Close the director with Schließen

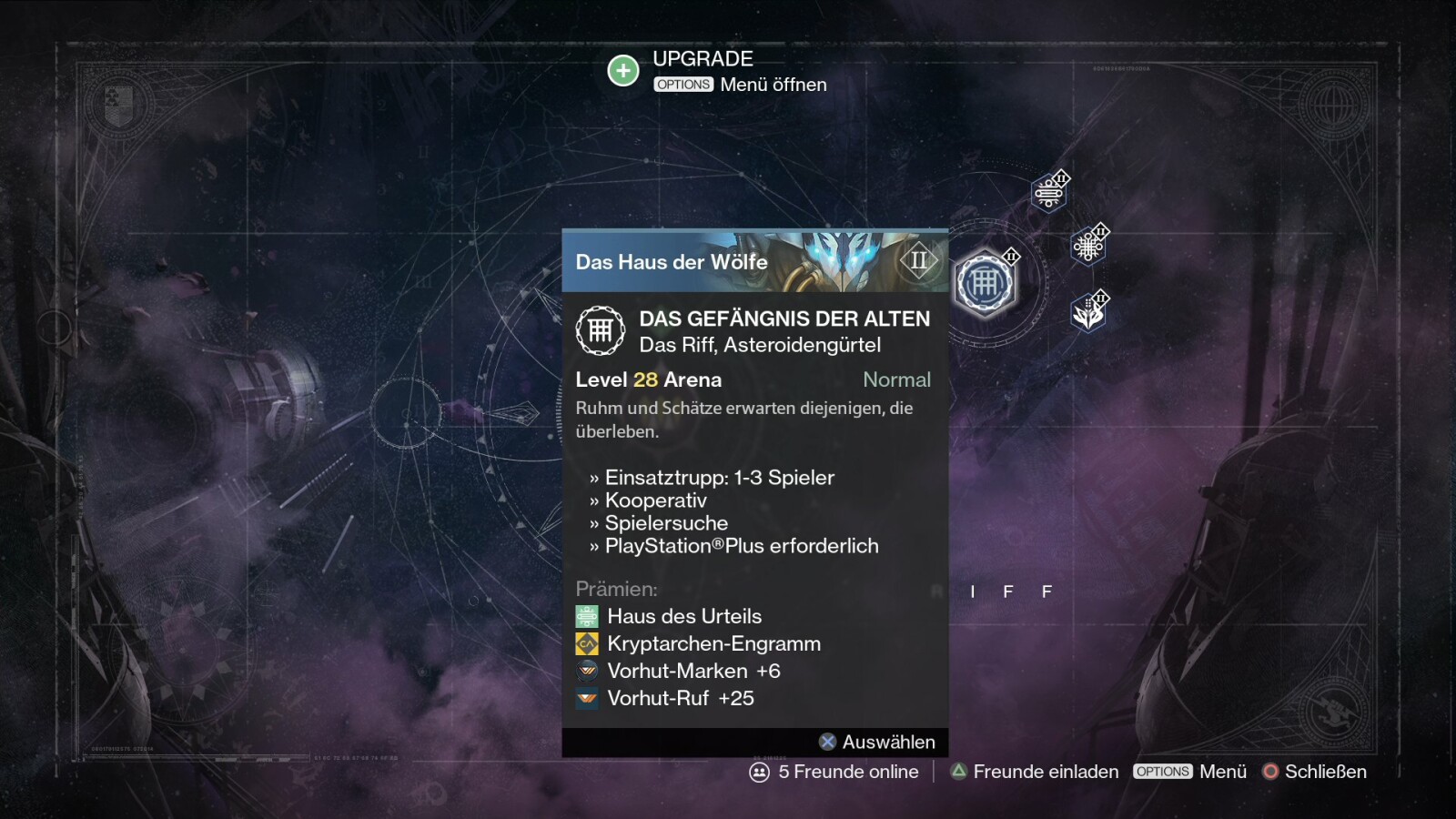tap(1314, 772)
